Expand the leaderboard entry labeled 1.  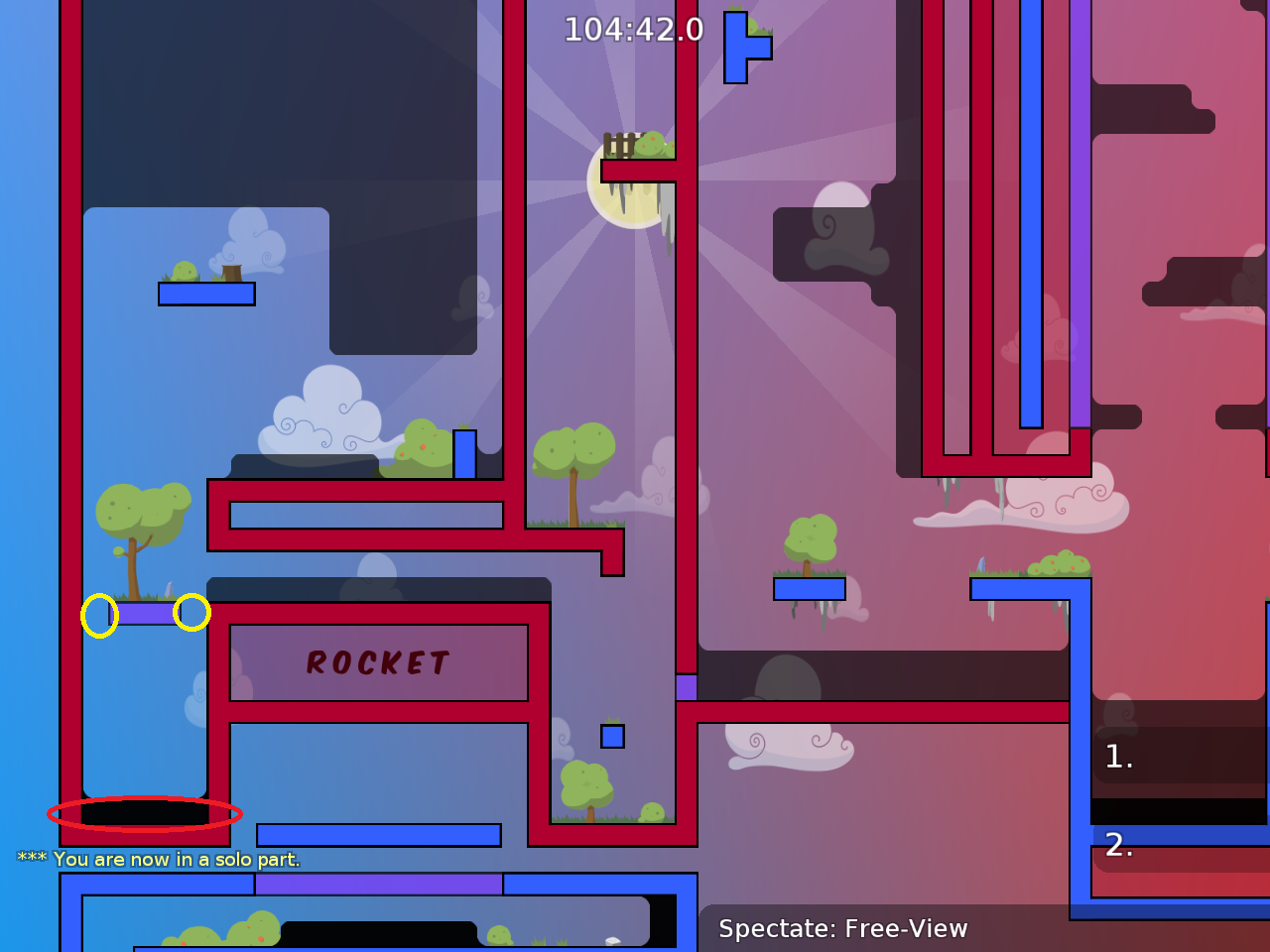click(1120, 757)
